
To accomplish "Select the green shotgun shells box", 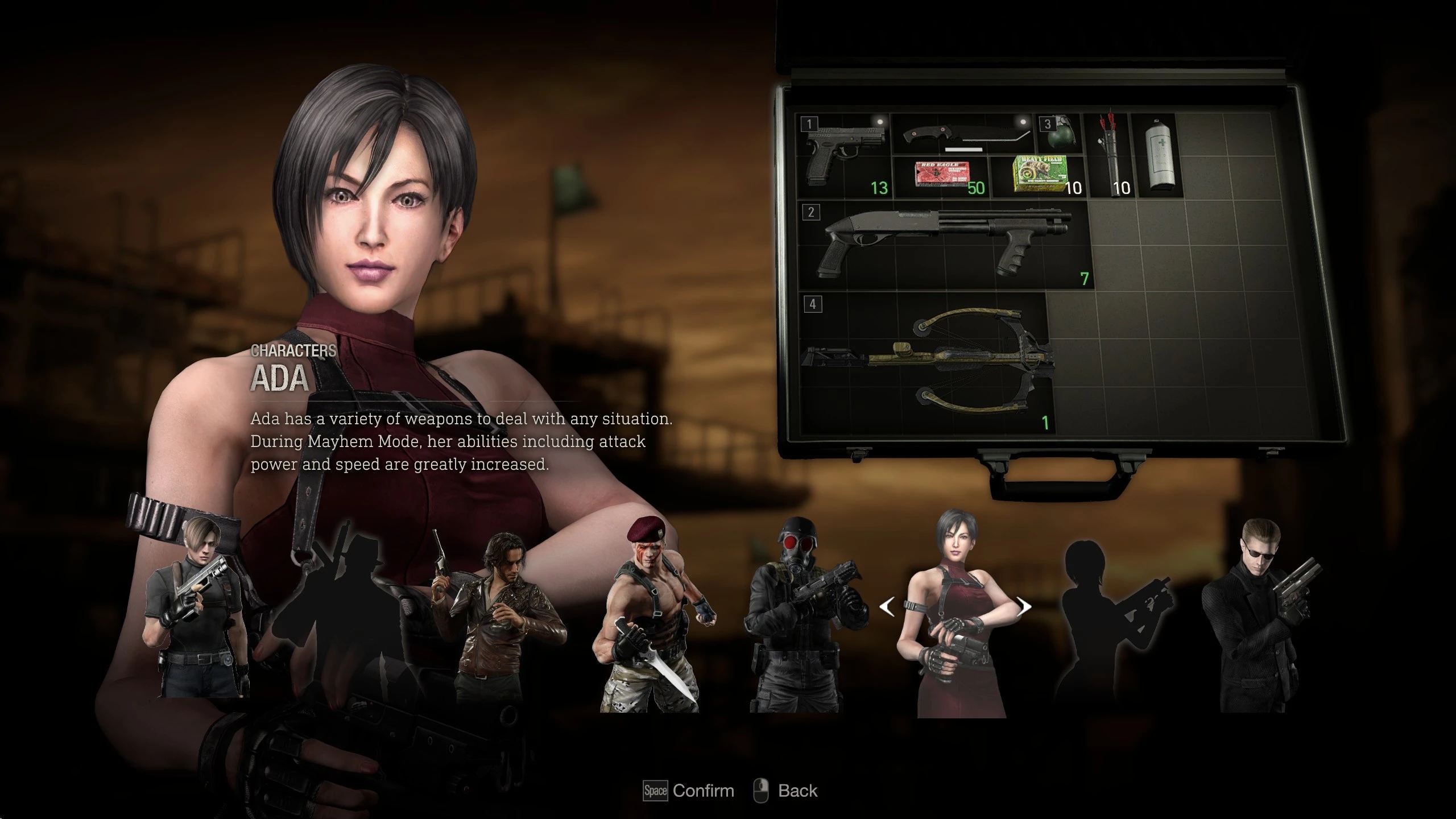I will pyautogui.click(x=1039, y=176).
